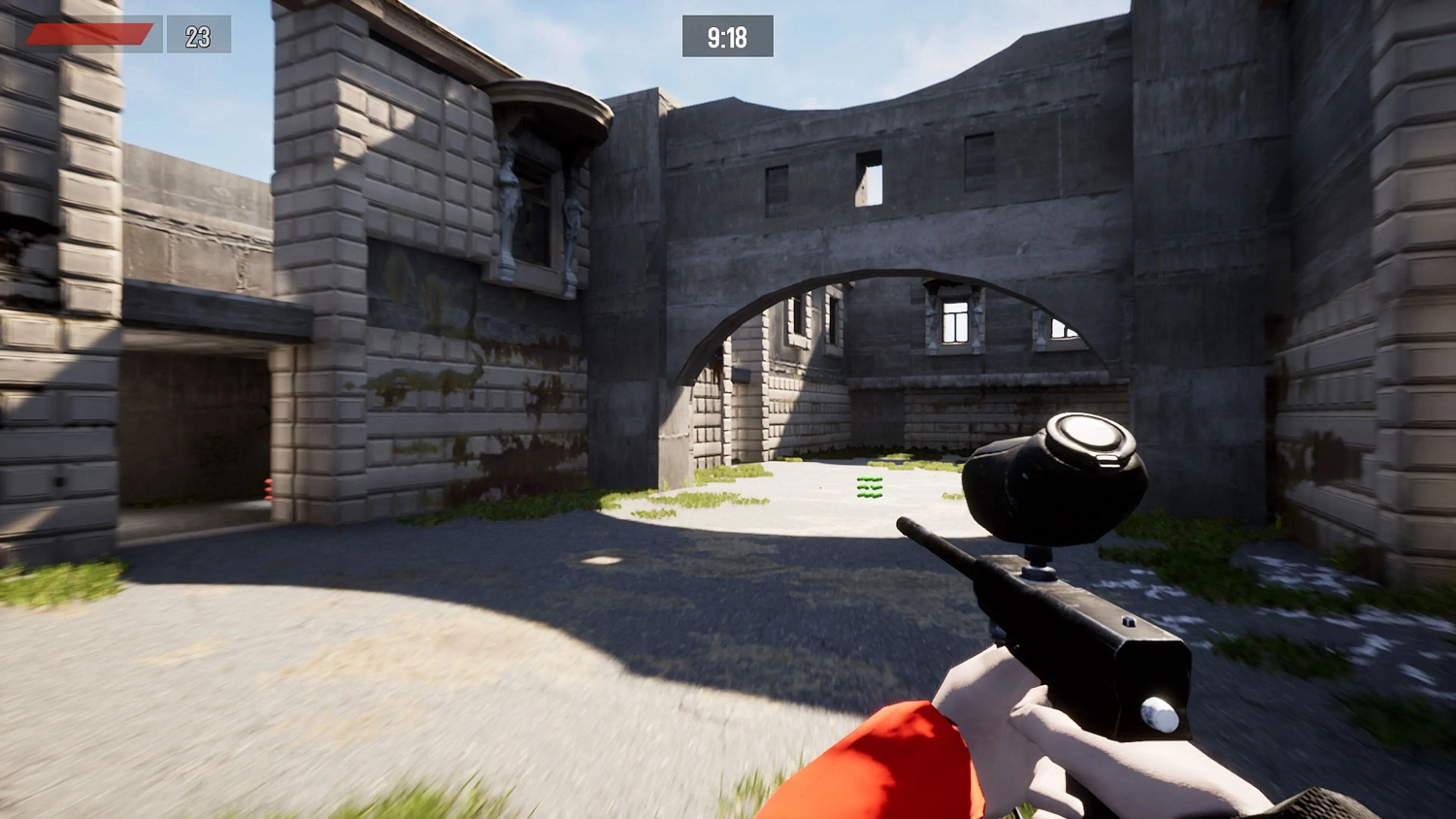Screen dimensions: 1456x819
Task: Click the second green pellet stack
Action: tap(869, 487)
